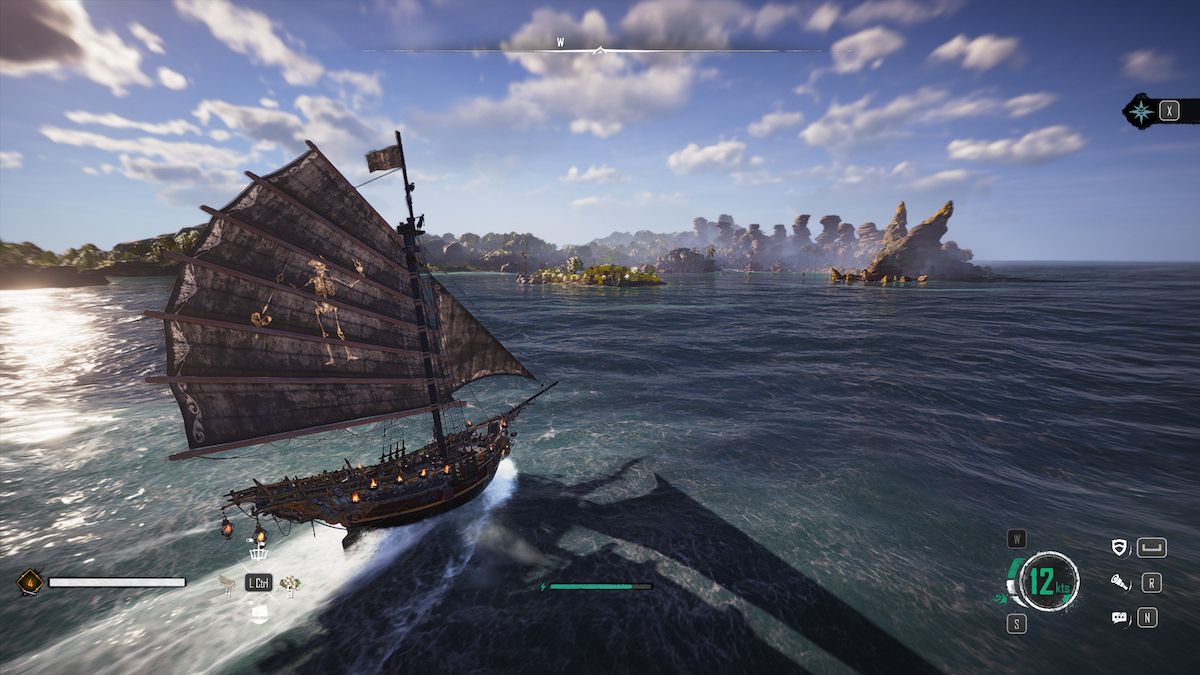Click the green wind direction indicator
Image resolution: width=1200 pixels, height=675 pixels.
click(x=1000, y=598)
